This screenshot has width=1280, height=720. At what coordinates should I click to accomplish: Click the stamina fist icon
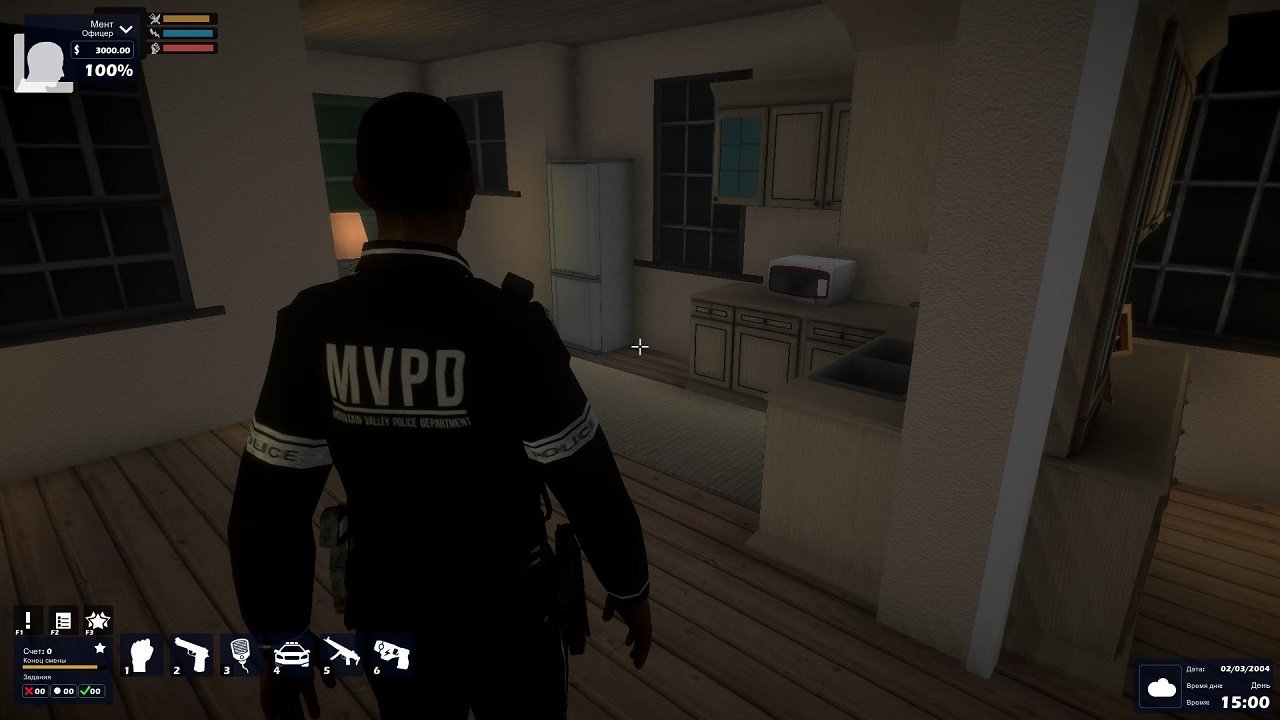point(155,49)
